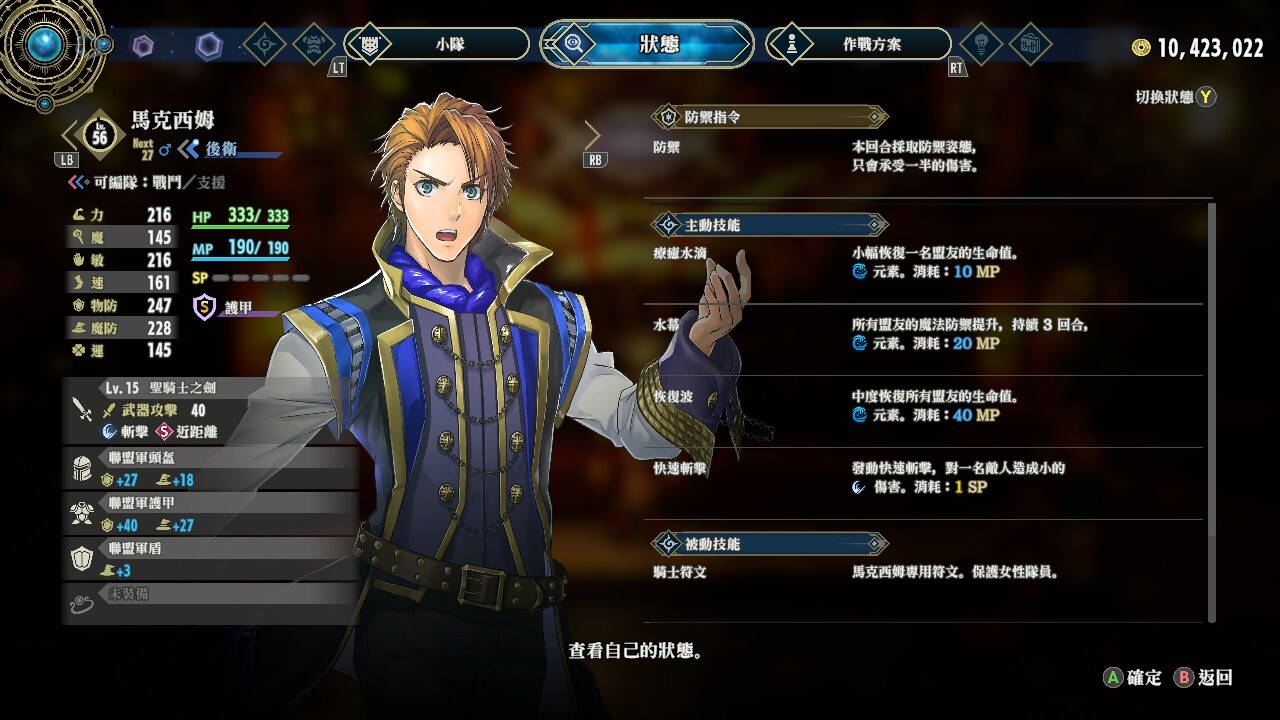Select the 恢復波 healing skill
Screen dimensions: 1280x720
[925, 406]
